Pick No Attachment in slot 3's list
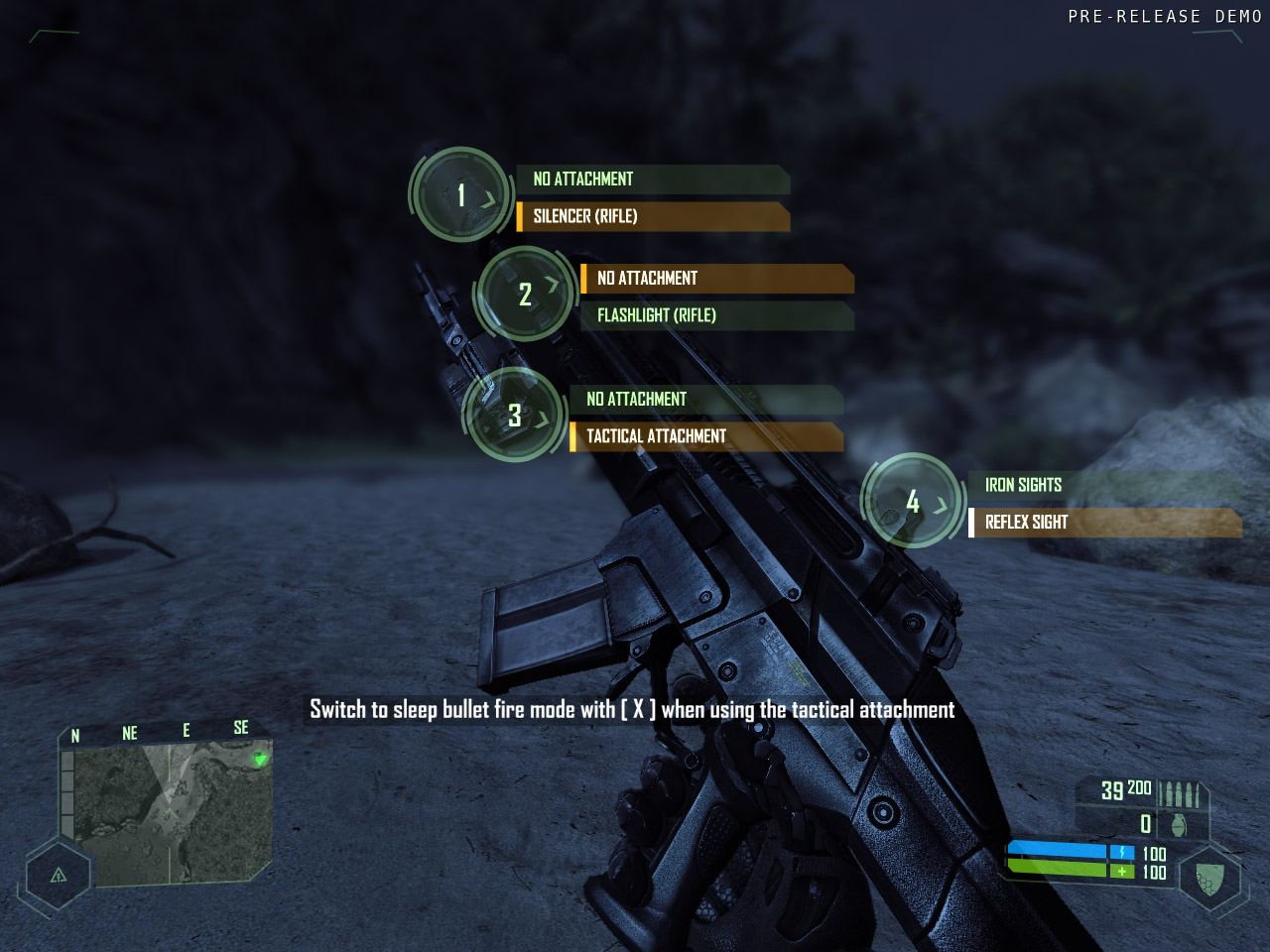This screenshot has width=1270, height=952. 706,400
